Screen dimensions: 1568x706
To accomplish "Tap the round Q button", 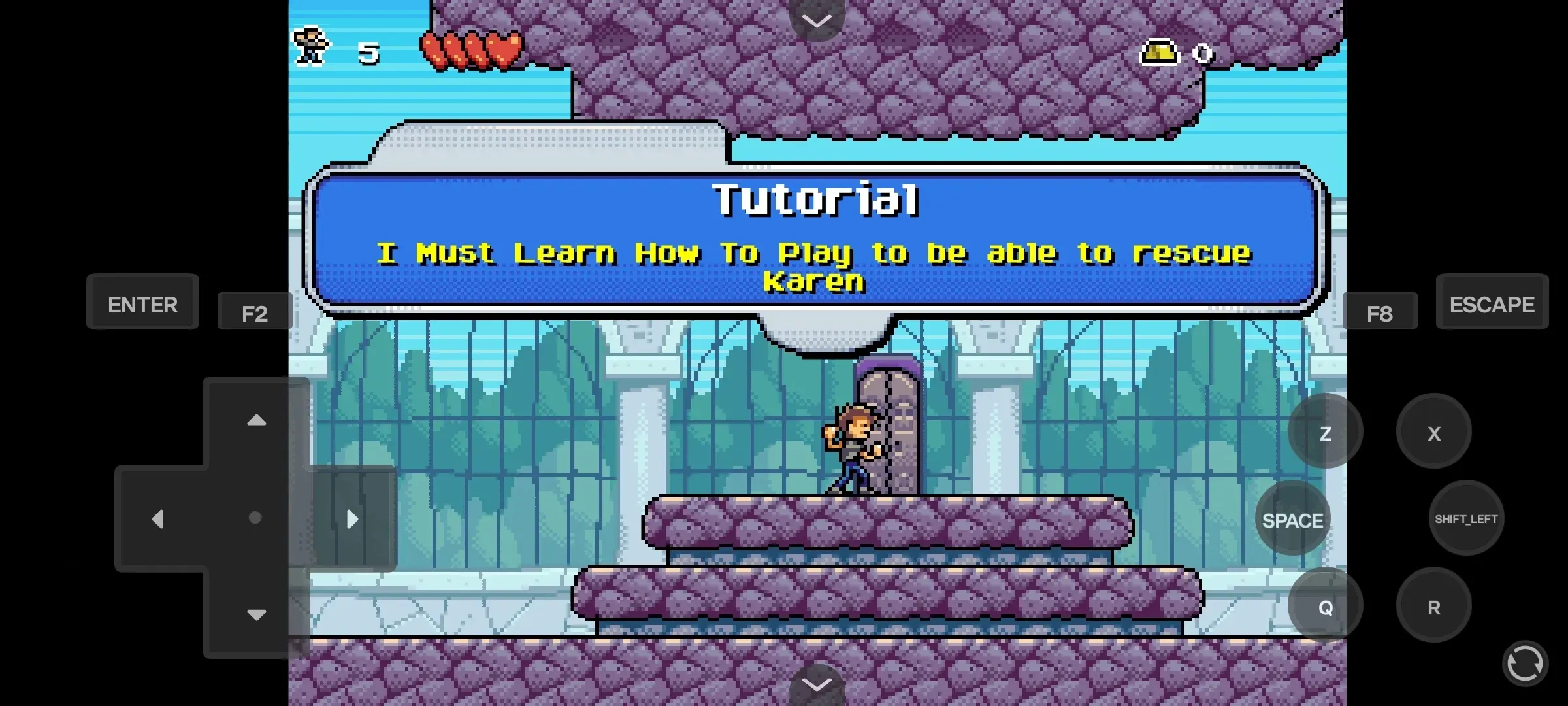I will coord(1325,607).
